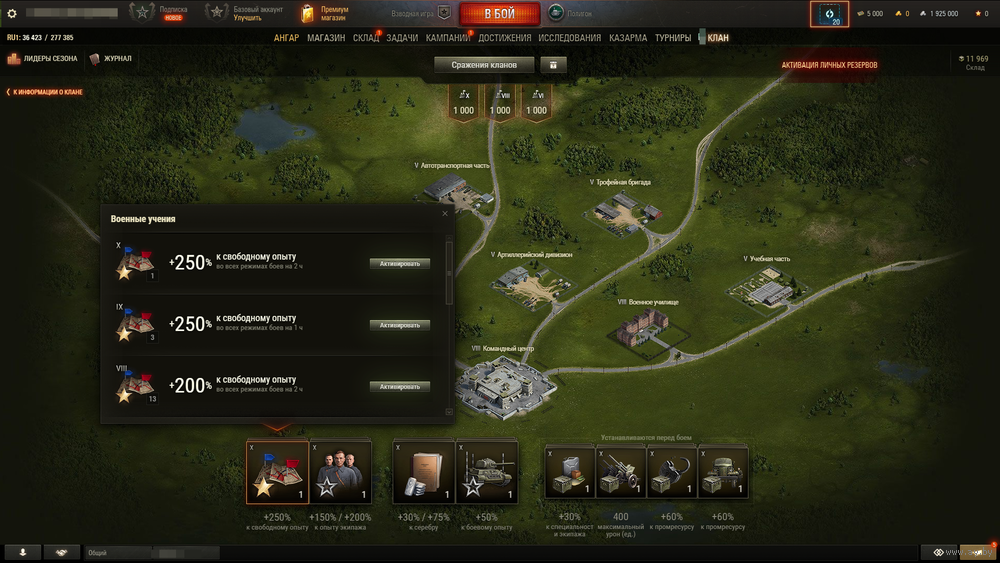Activate the level IX +250% reserve
Screen dimensions: 1000x563
(x=400, y=325)
